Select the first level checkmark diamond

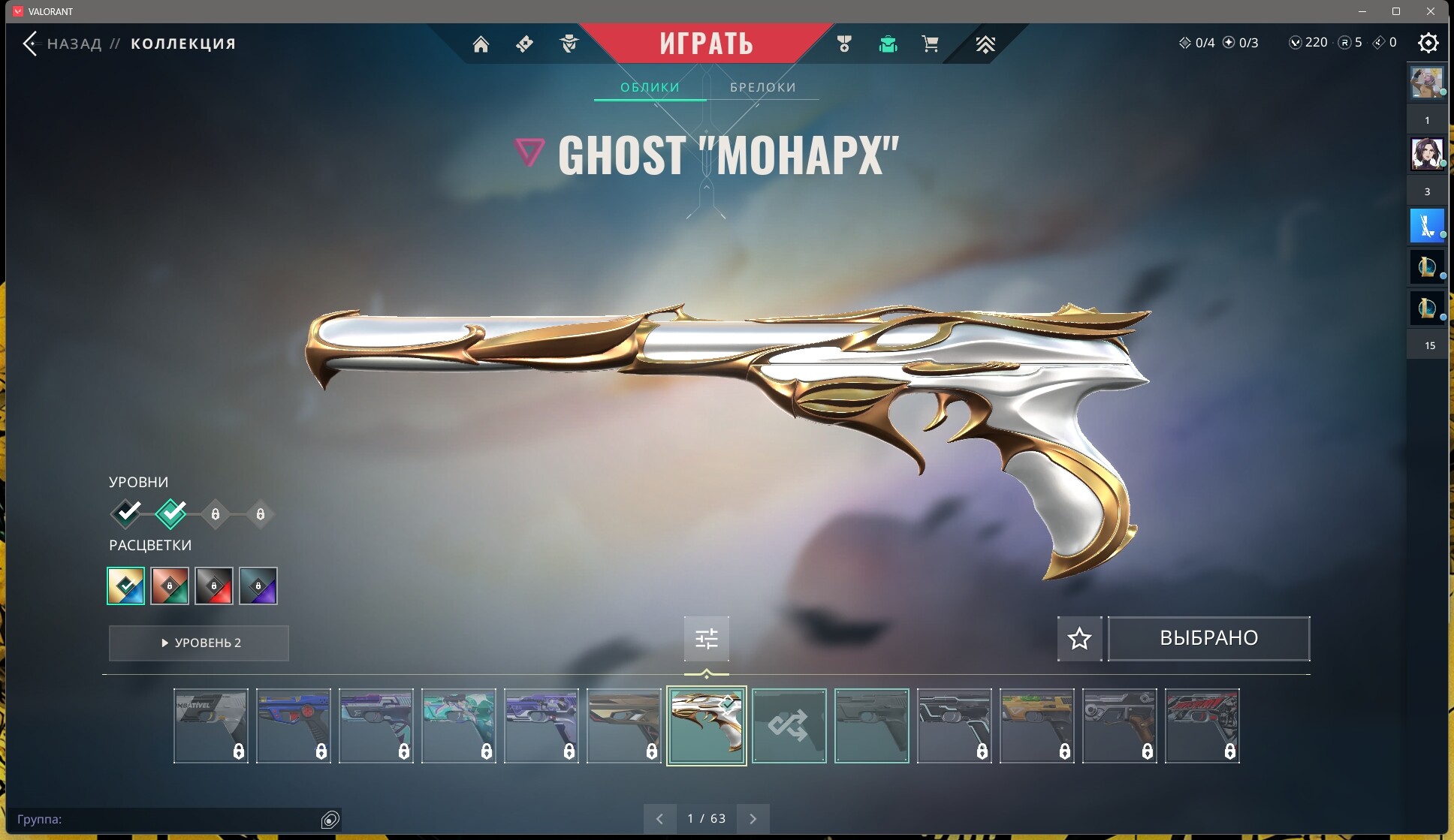(127, 513)
